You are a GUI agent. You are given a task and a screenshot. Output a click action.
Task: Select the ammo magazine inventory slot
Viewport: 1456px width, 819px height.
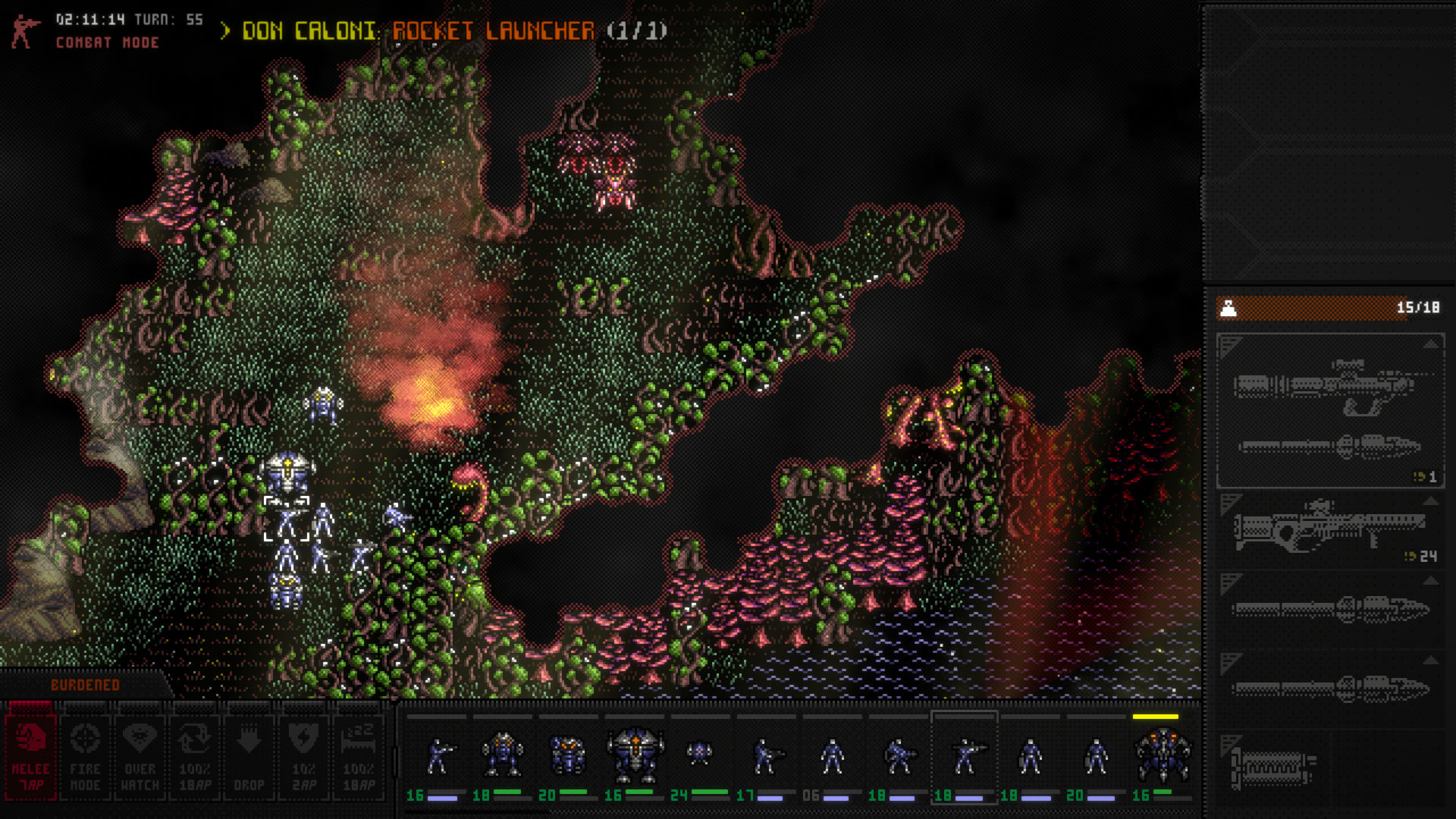click(1272, 767)
